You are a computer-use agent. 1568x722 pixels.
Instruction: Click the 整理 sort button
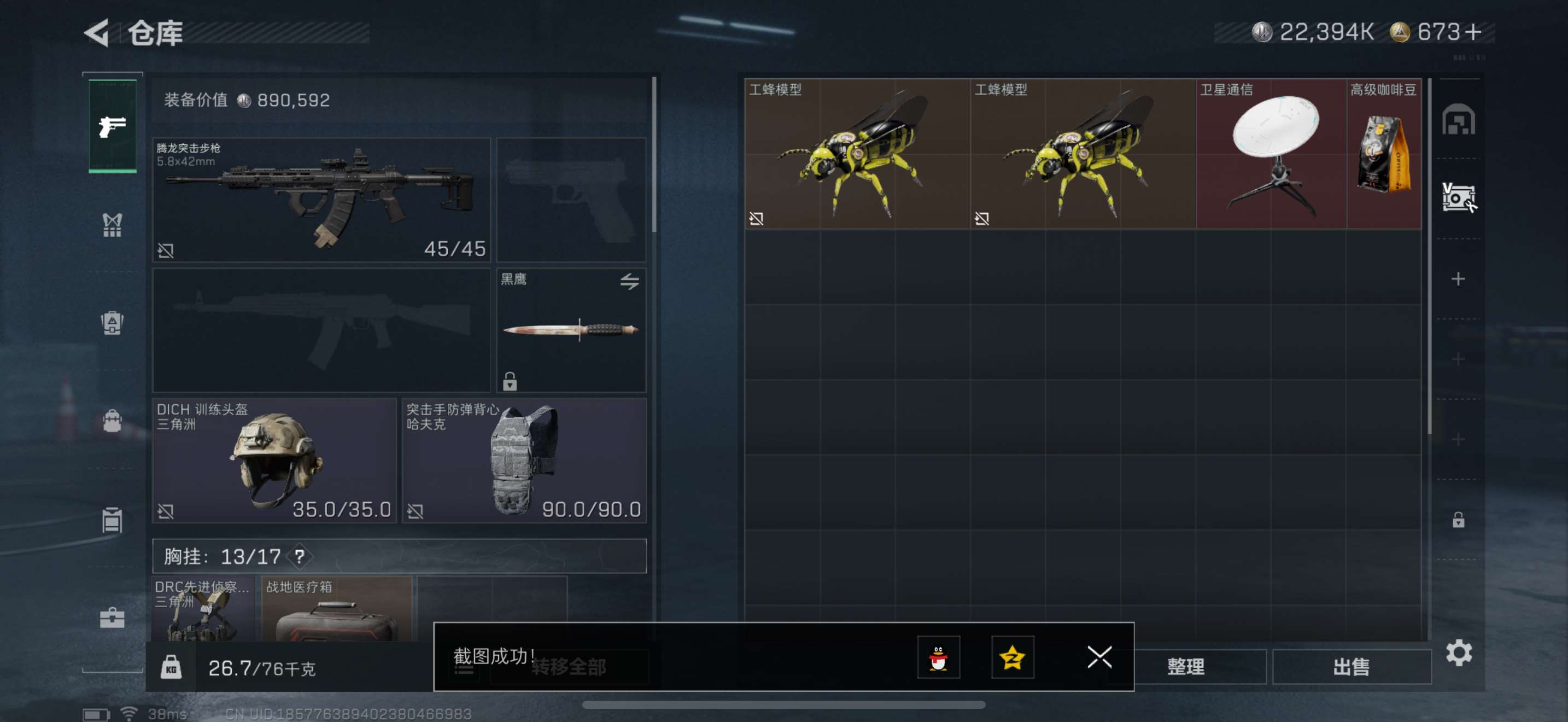click(1185, 667)
